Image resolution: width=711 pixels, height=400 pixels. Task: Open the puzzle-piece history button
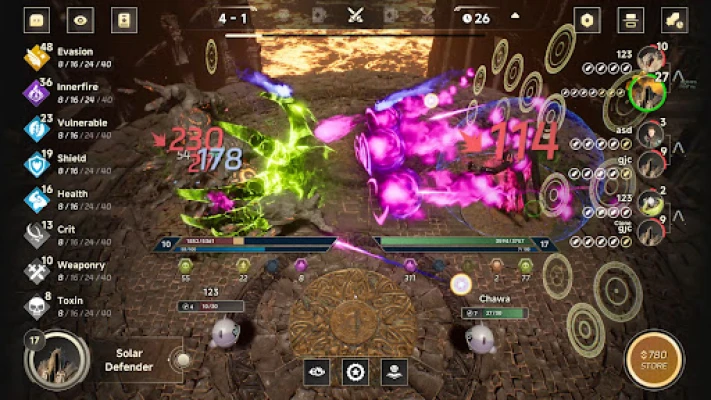pyautogui.click(x=674, y=19)
